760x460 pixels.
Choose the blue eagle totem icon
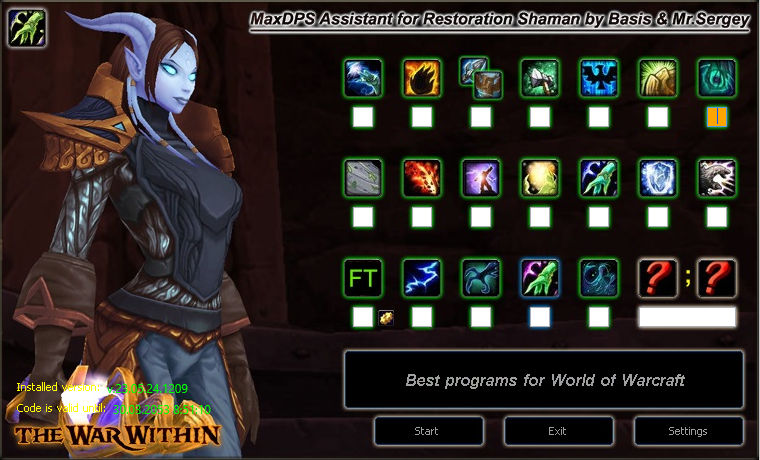[599, 77]
